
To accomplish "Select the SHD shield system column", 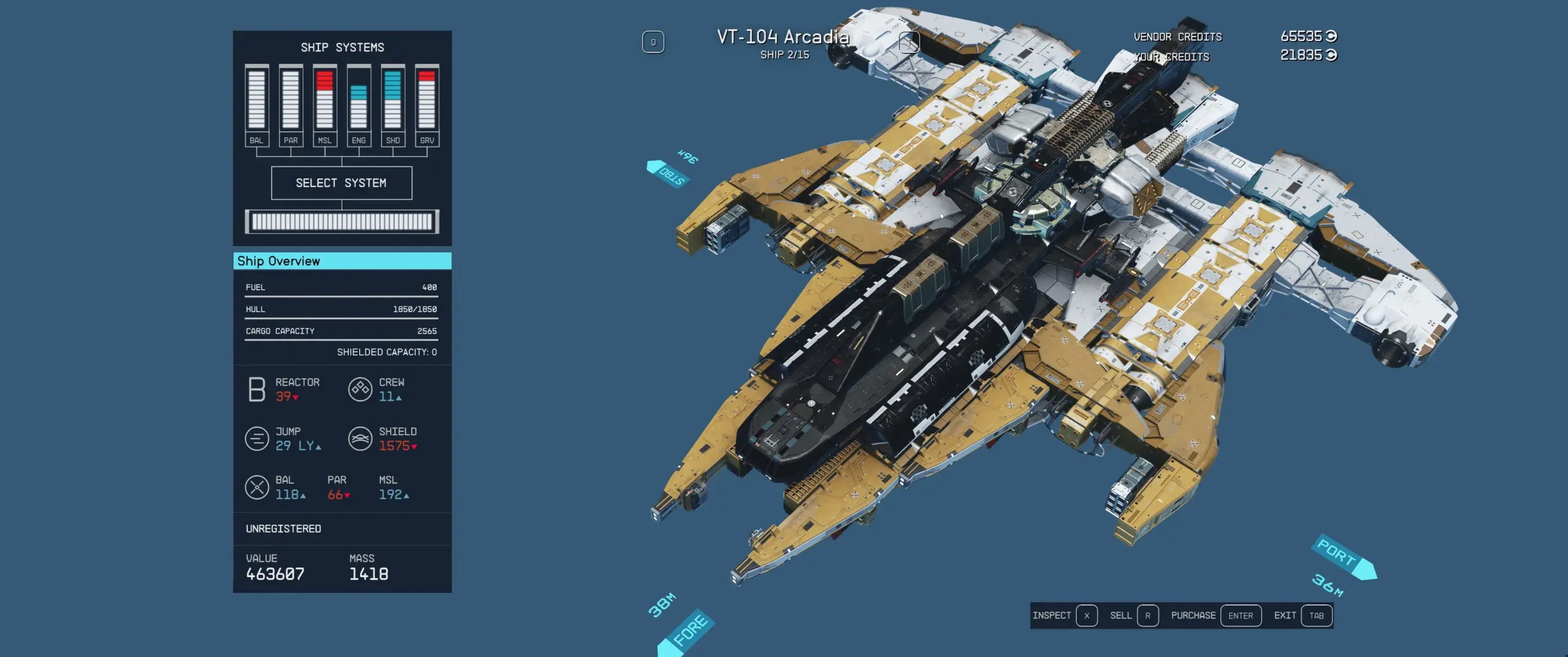I will [393, 105].
